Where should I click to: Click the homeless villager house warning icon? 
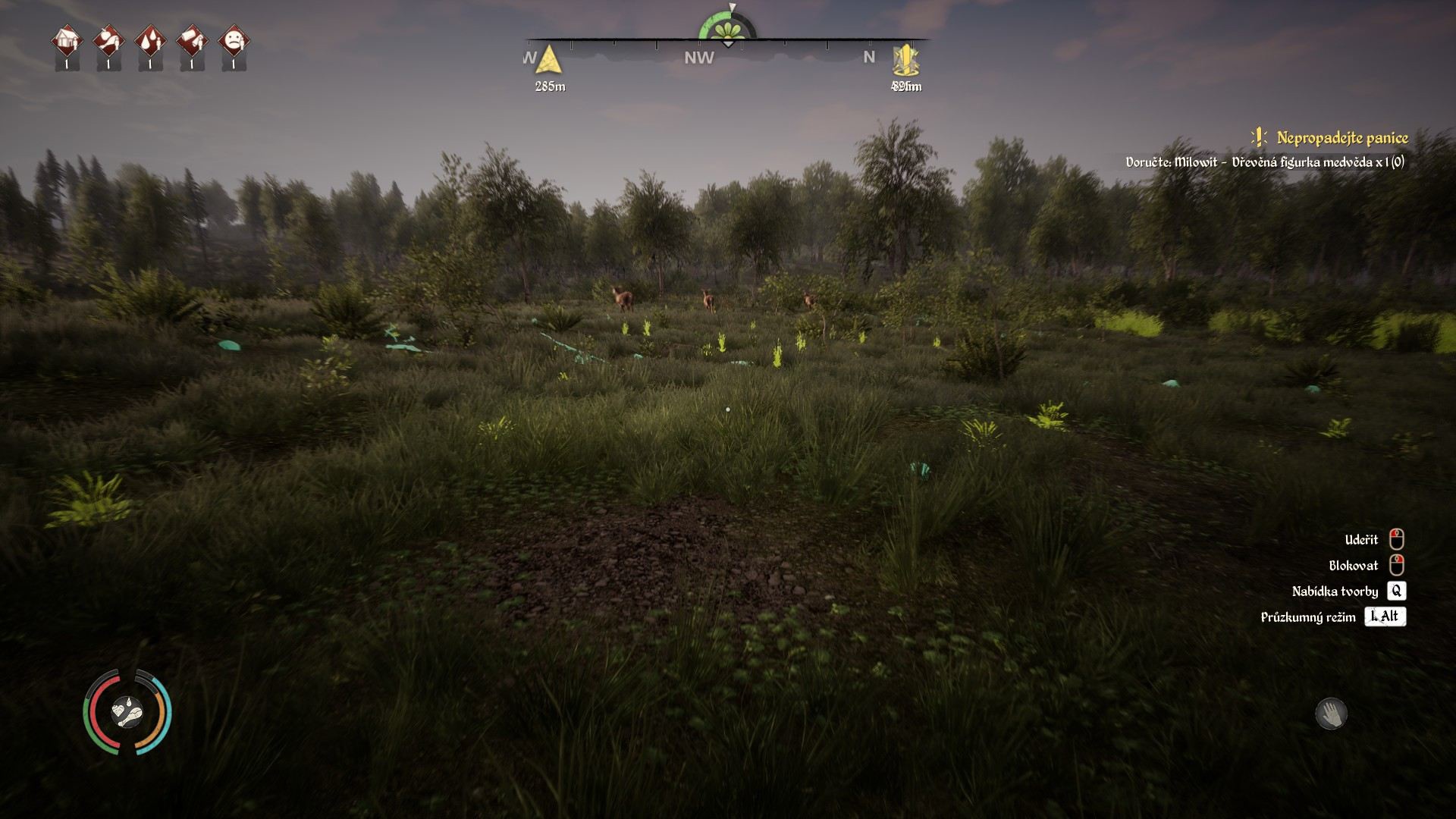coord(67,41)
